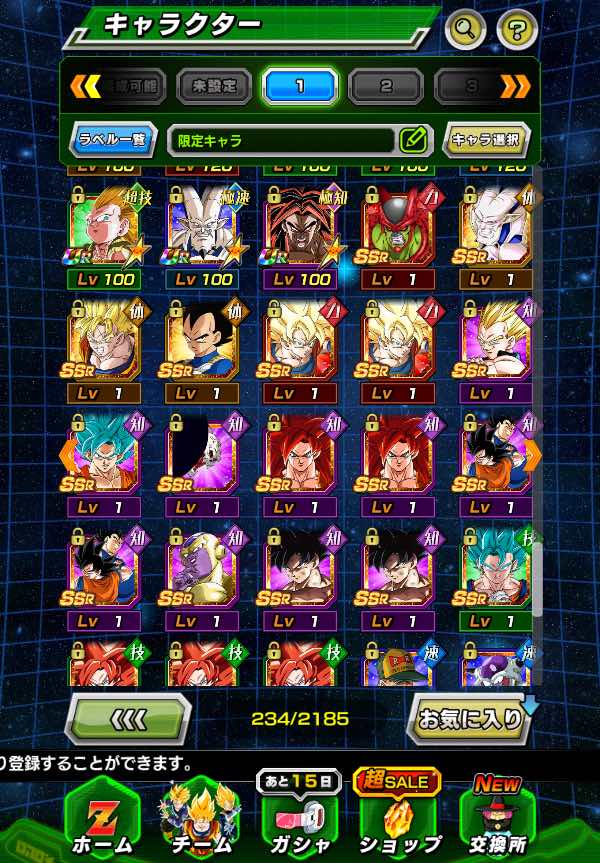Viewport: 600px width, 863px height.
Task: Open the ガシャ summon menu
Action: pyautogui.click(x=300, y=816)
